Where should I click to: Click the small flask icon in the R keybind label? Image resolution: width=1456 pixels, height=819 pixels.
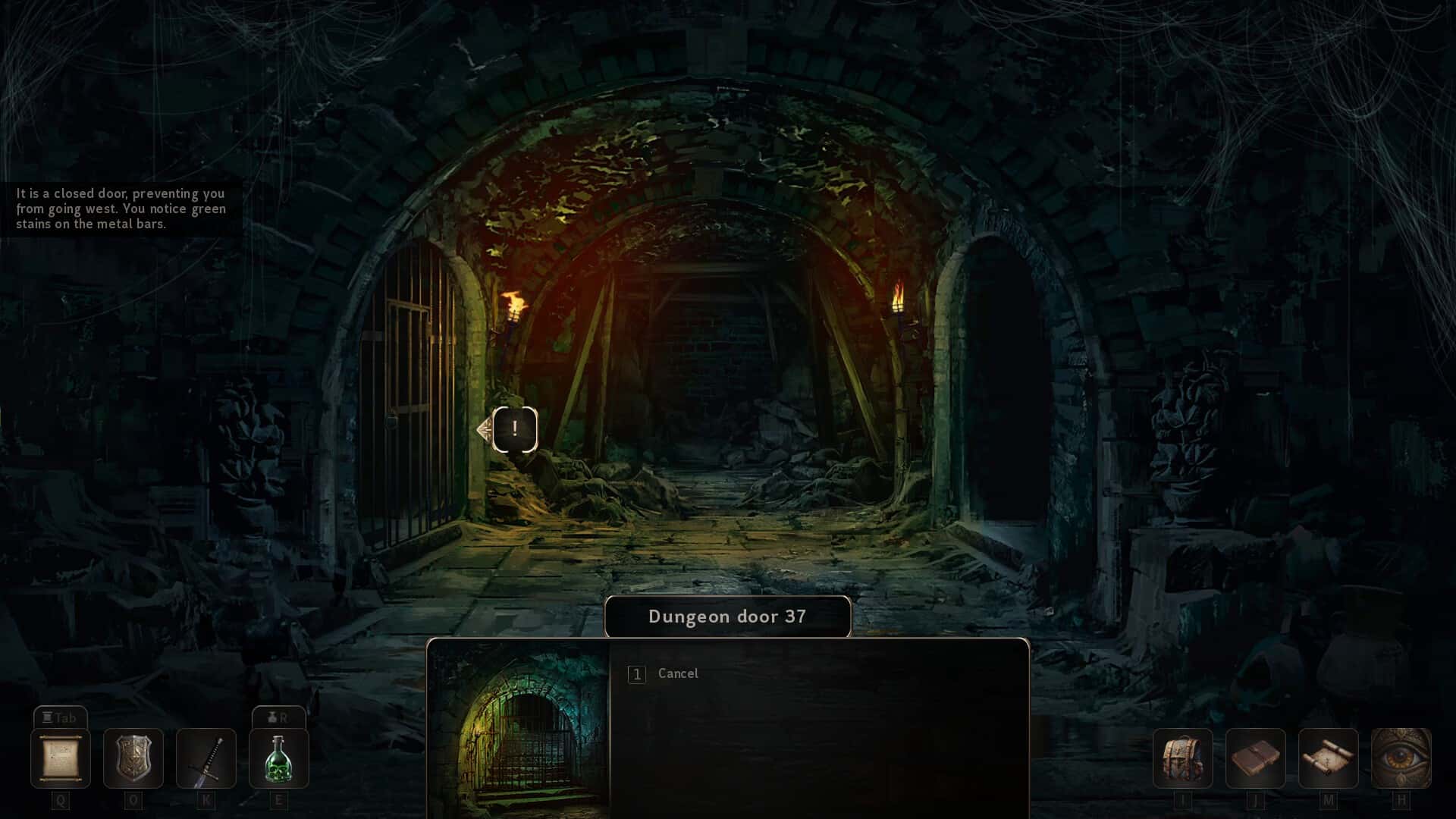(x=271, y=717)
